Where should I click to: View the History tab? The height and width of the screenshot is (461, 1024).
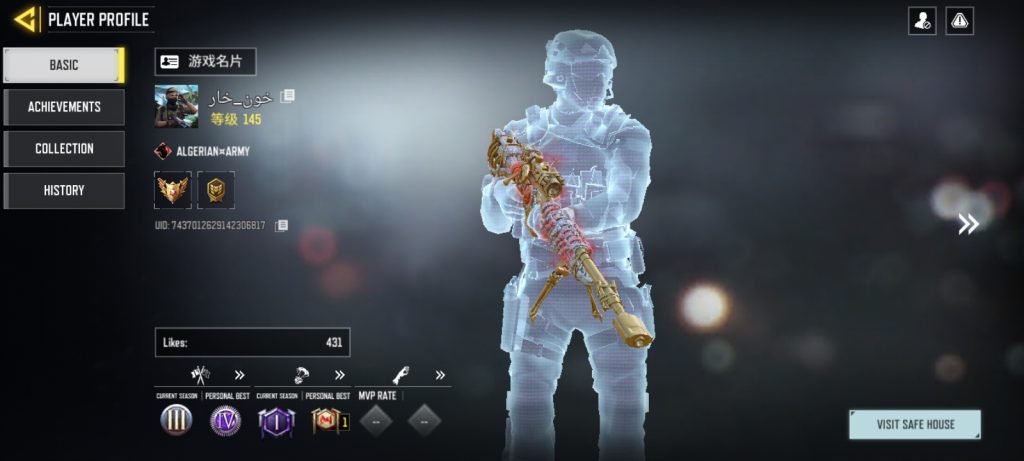coord(64,191)
